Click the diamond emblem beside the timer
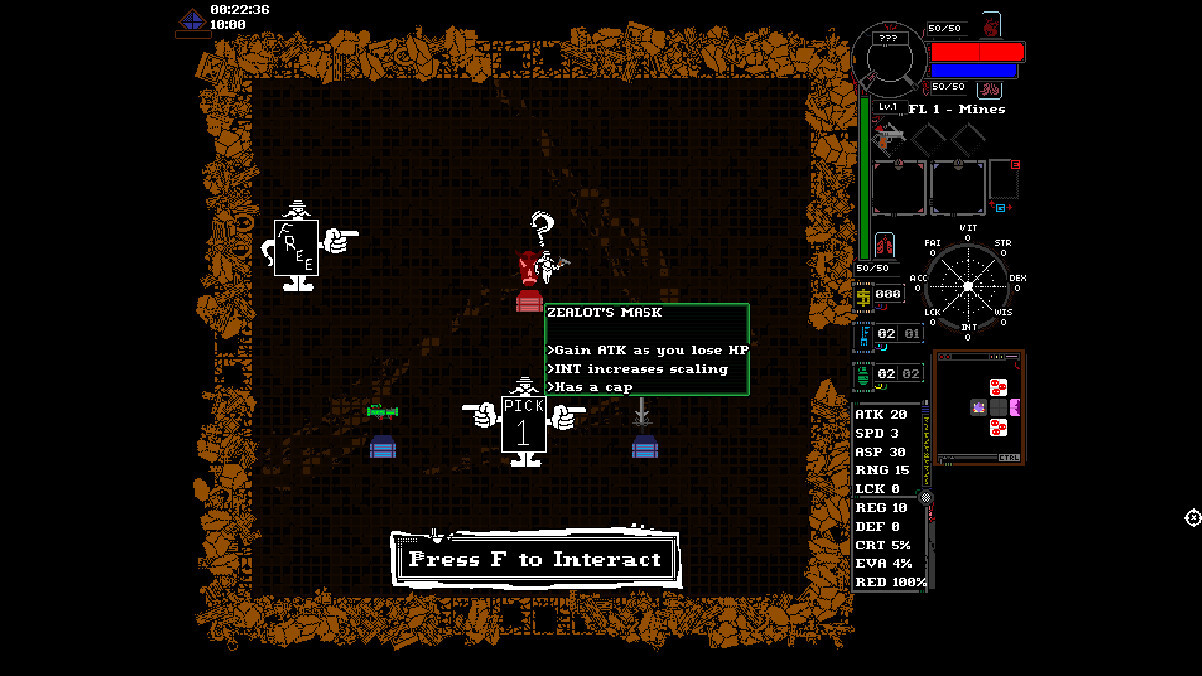Viewport: 1202px width, 676px height. (x=192, y=19)
